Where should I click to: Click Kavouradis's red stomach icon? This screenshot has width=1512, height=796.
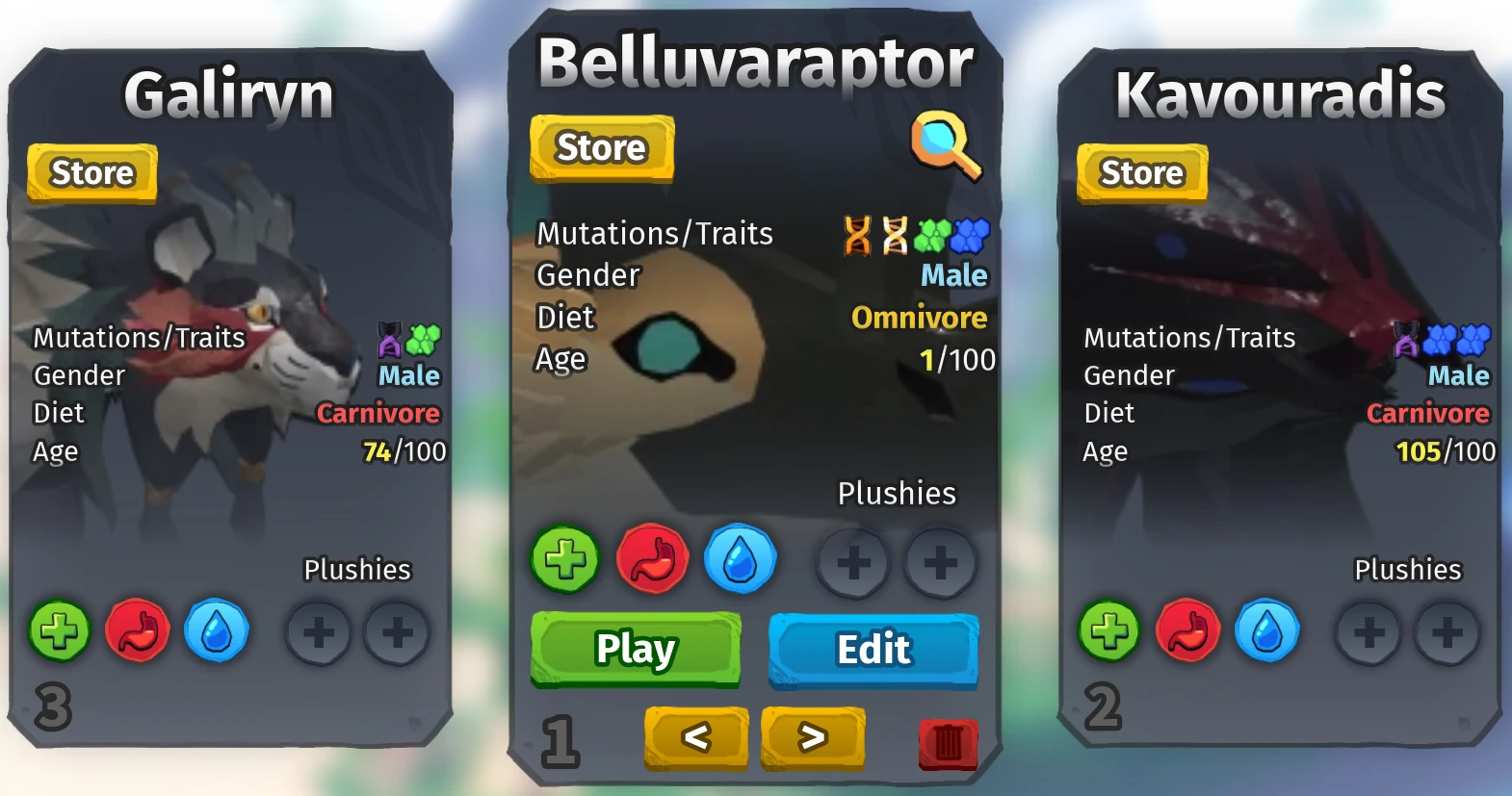click(x=1188, y=630)
